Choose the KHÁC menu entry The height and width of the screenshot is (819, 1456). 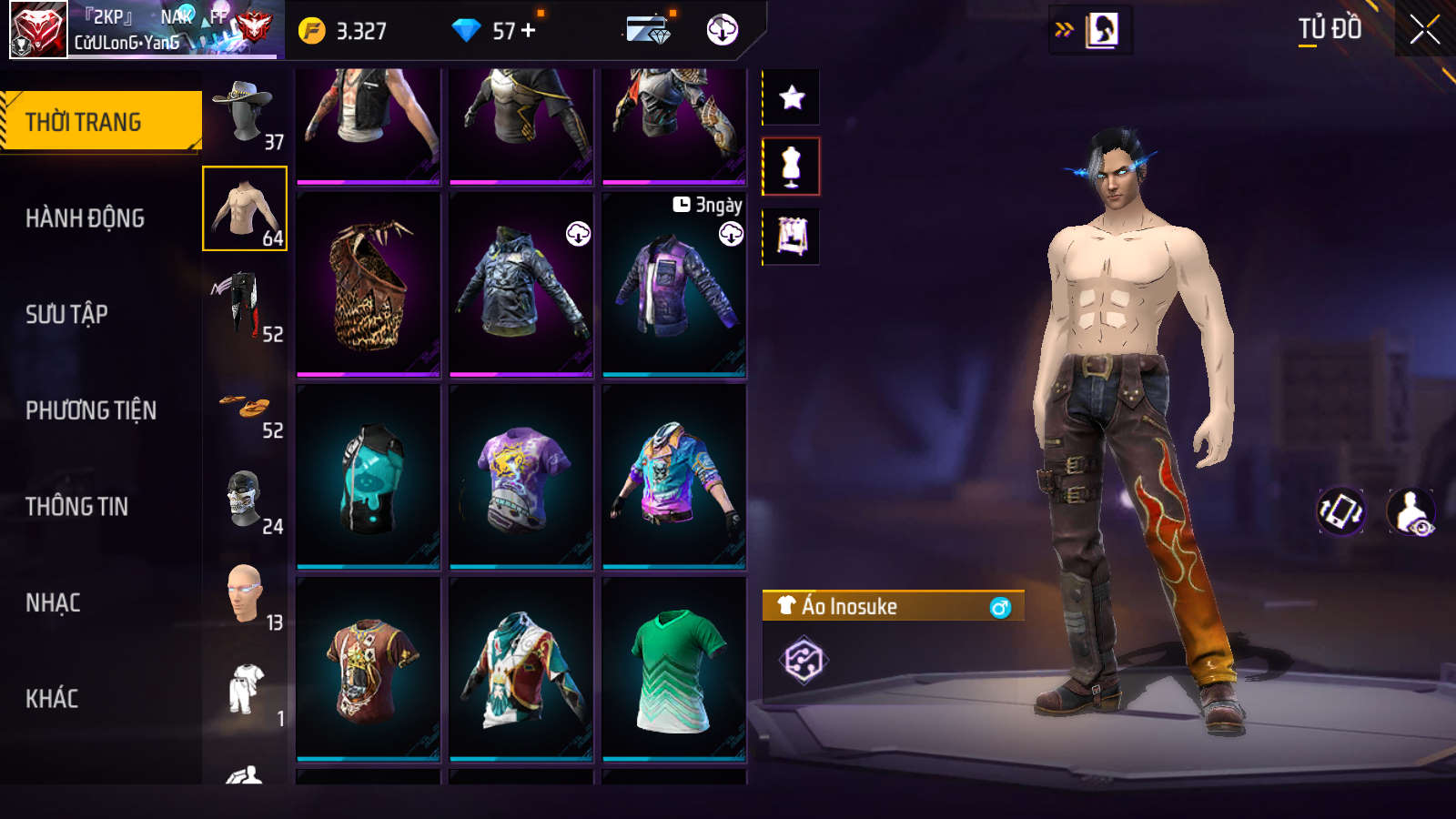52,699
